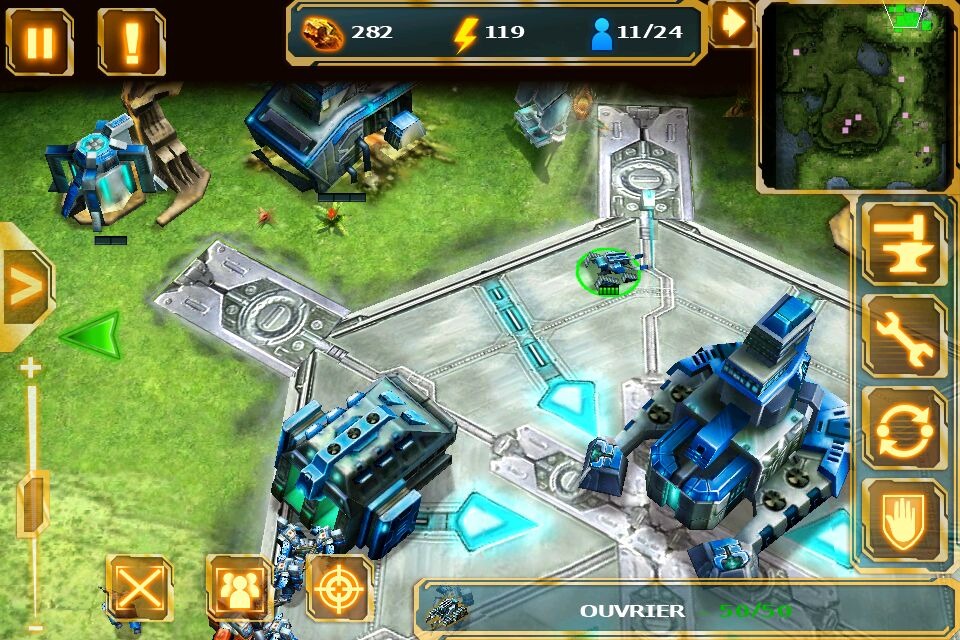
Task: Click the minimap
Action: (x=857, y=96)
